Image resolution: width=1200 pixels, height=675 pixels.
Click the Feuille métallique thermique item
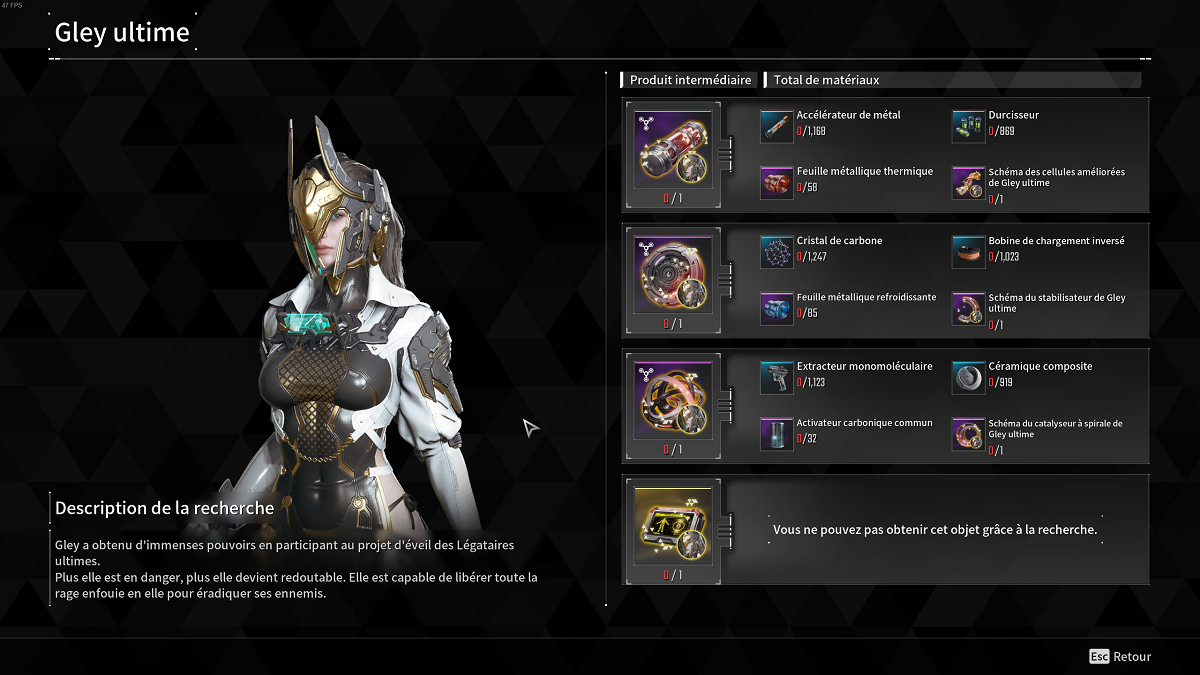click(777, 182)
